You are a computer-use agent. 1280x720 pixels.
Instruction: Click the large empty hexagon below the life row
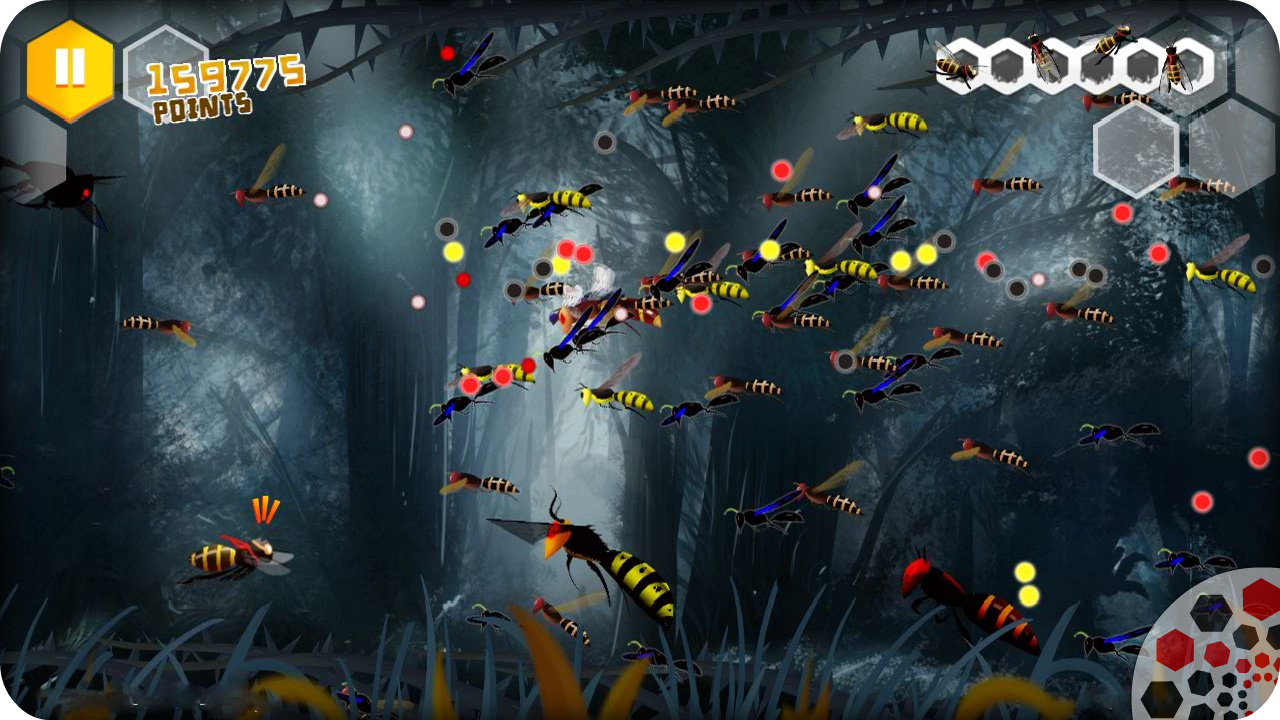pos(1137,150)
